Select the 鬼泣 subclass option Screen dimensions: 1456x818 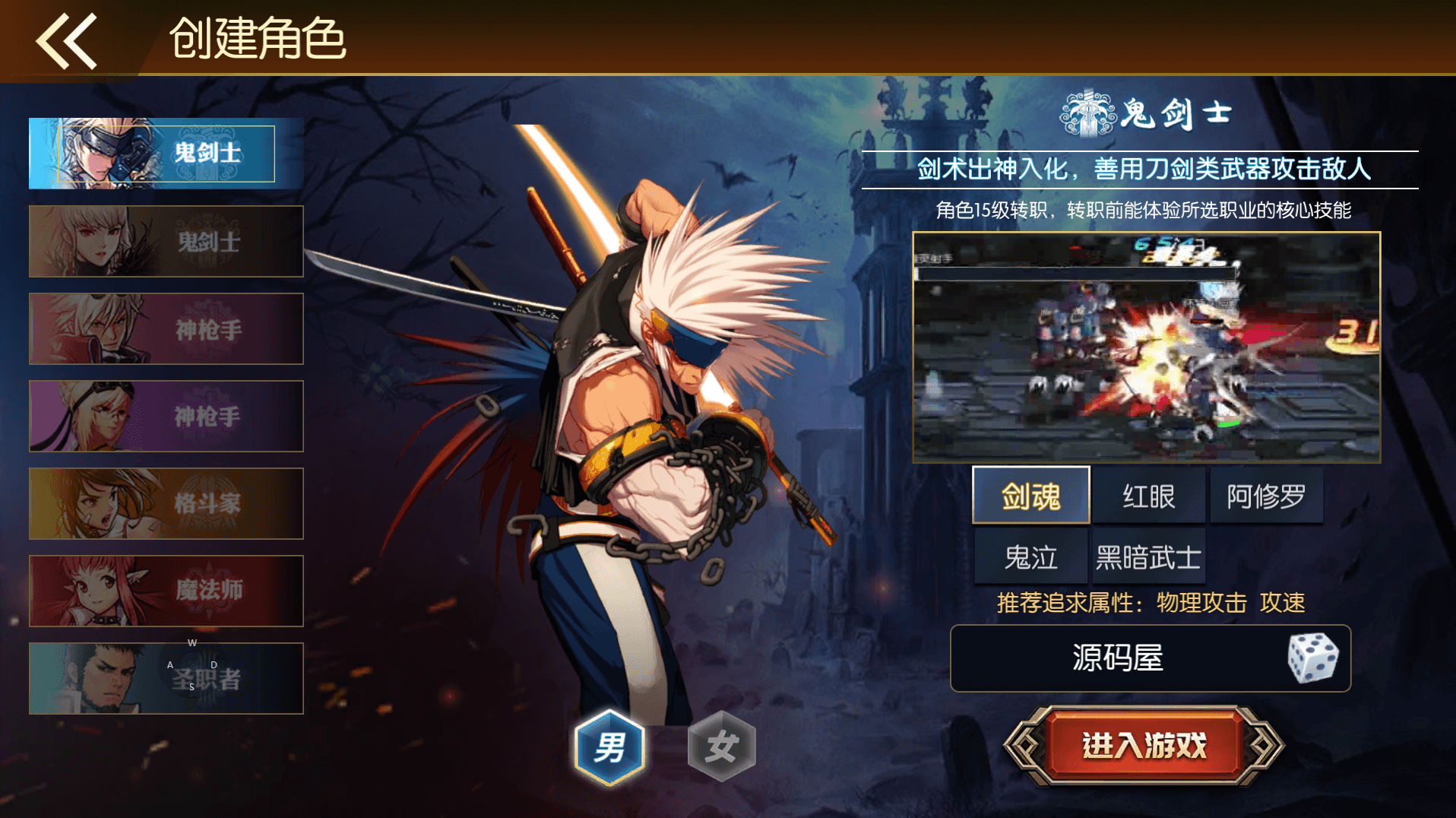pos(1030,556)
